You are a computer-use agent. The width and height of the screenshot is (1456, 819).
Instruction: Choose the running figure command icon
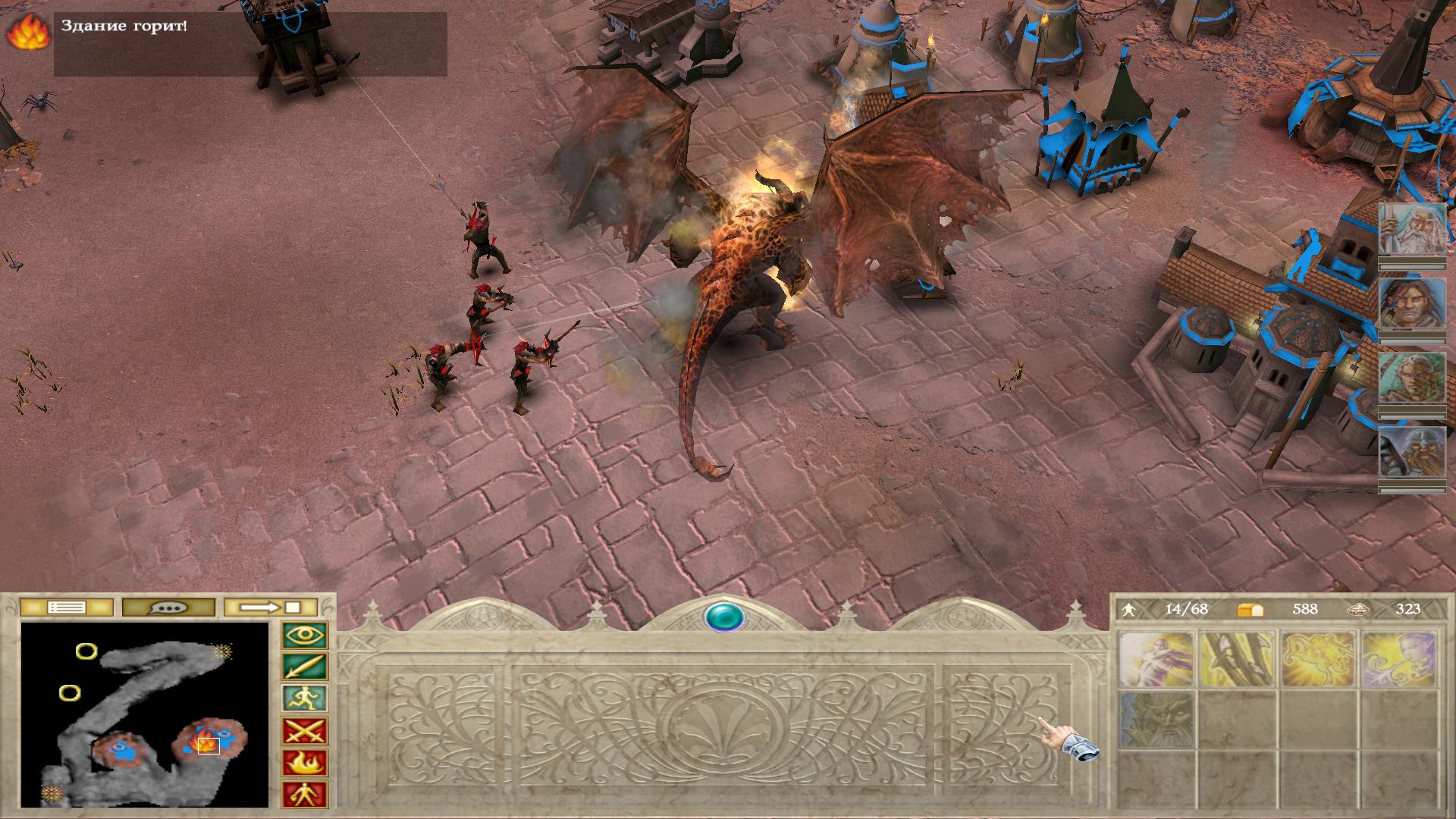point(305,699)
